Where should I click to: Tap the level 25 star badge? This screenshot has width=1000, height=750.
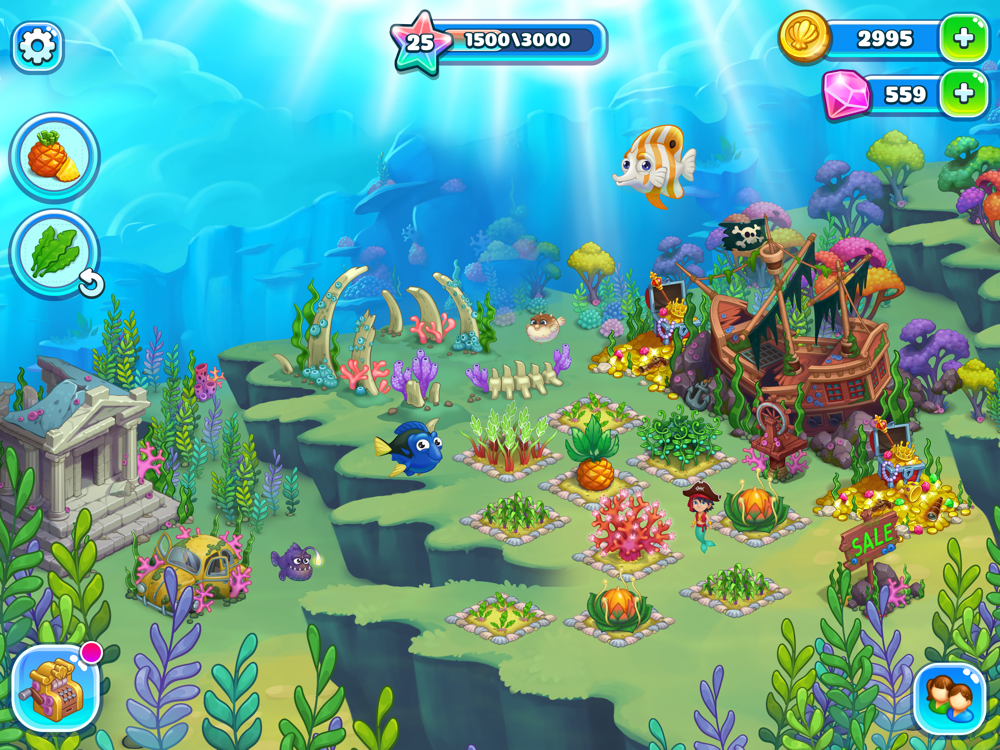(x=421, y=42)
